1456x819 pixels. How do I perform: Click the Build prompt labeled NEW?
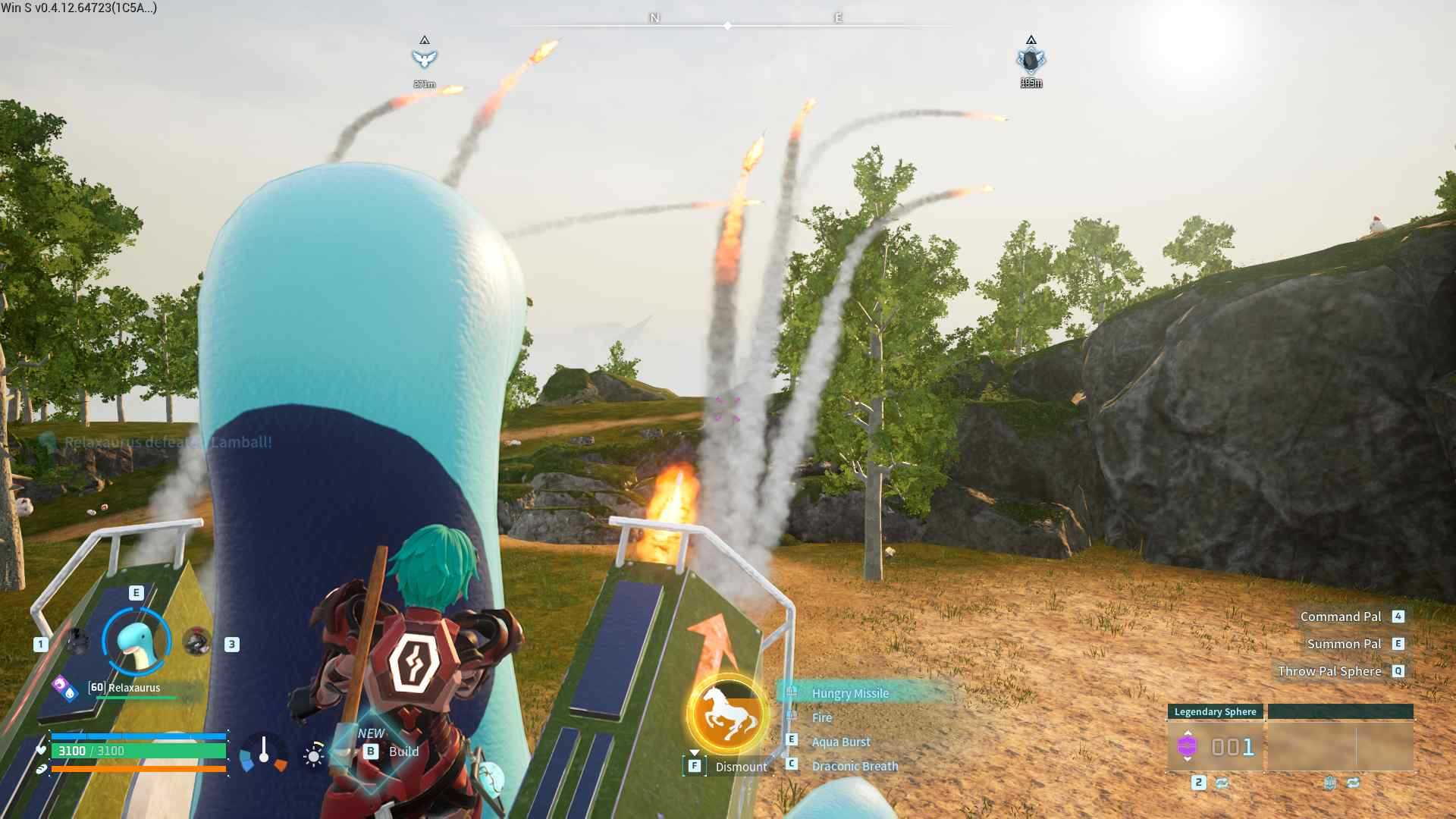(388, 751)
